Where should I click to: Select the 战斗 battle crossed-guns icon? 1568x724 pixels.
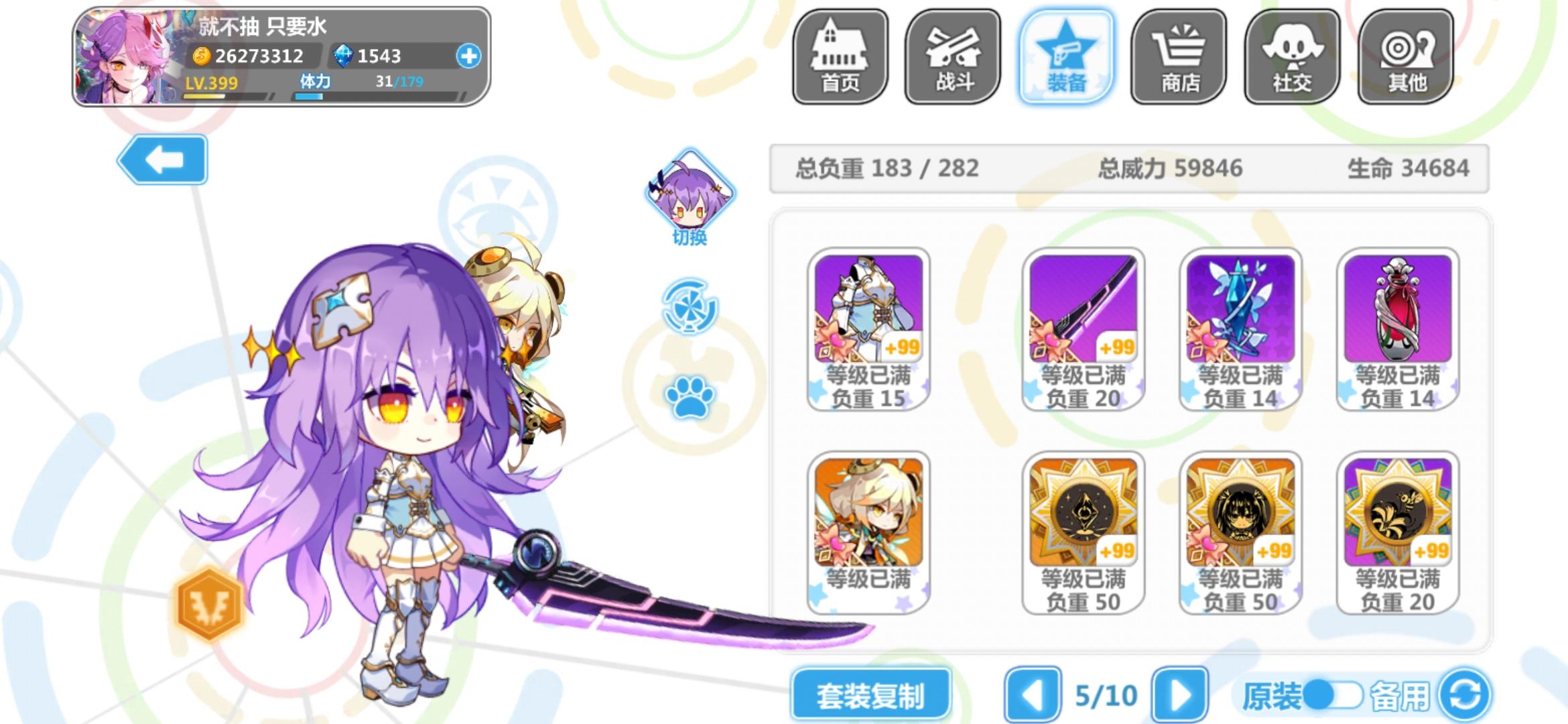(954, 57)
